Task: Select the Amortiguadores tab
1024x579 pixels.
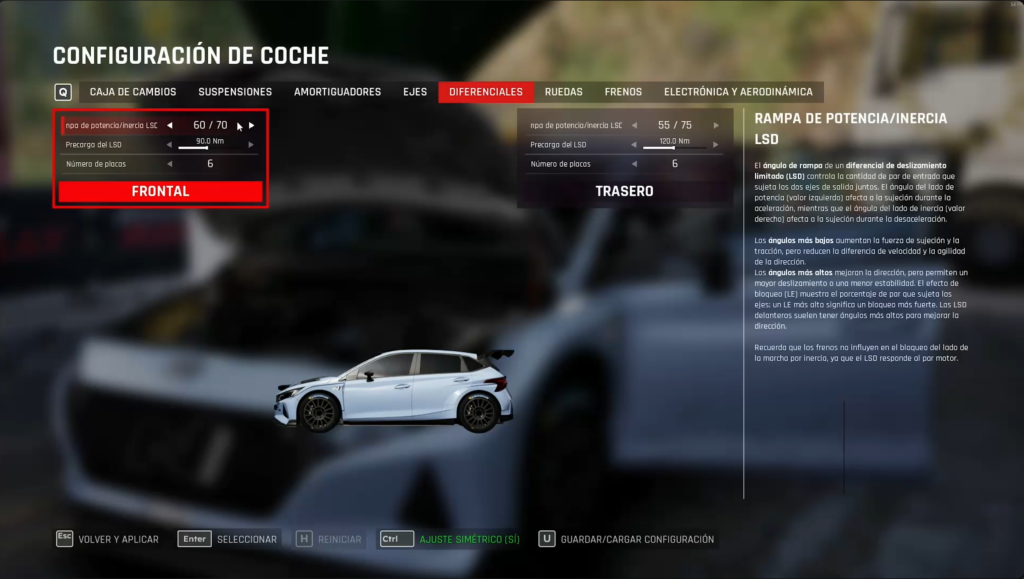Action: (337, 92)
